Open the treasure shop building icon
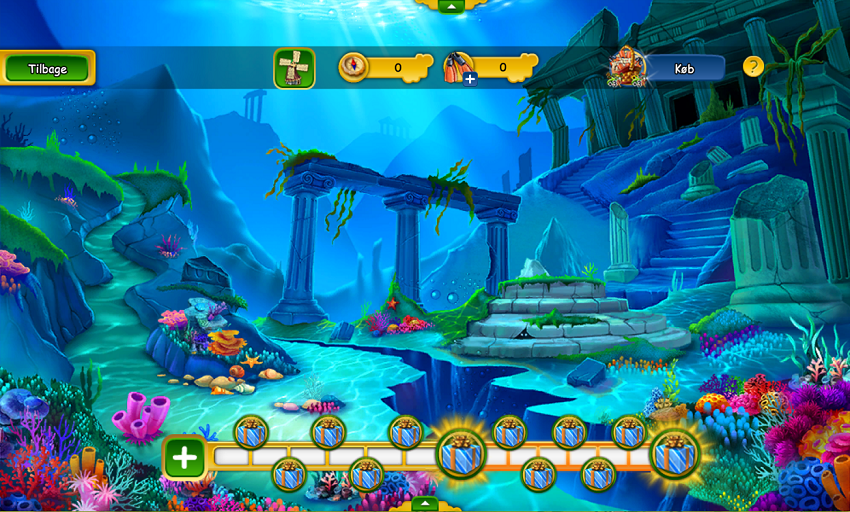Viewport: 850px width, 512px height. click(x=627, y=66)
